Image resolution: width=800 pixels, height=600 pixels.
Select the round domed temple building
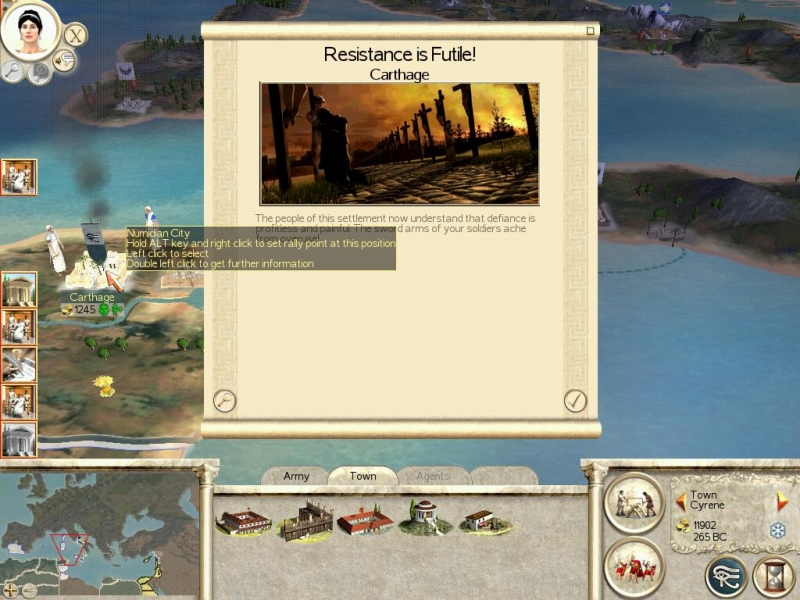pos(426,517)
